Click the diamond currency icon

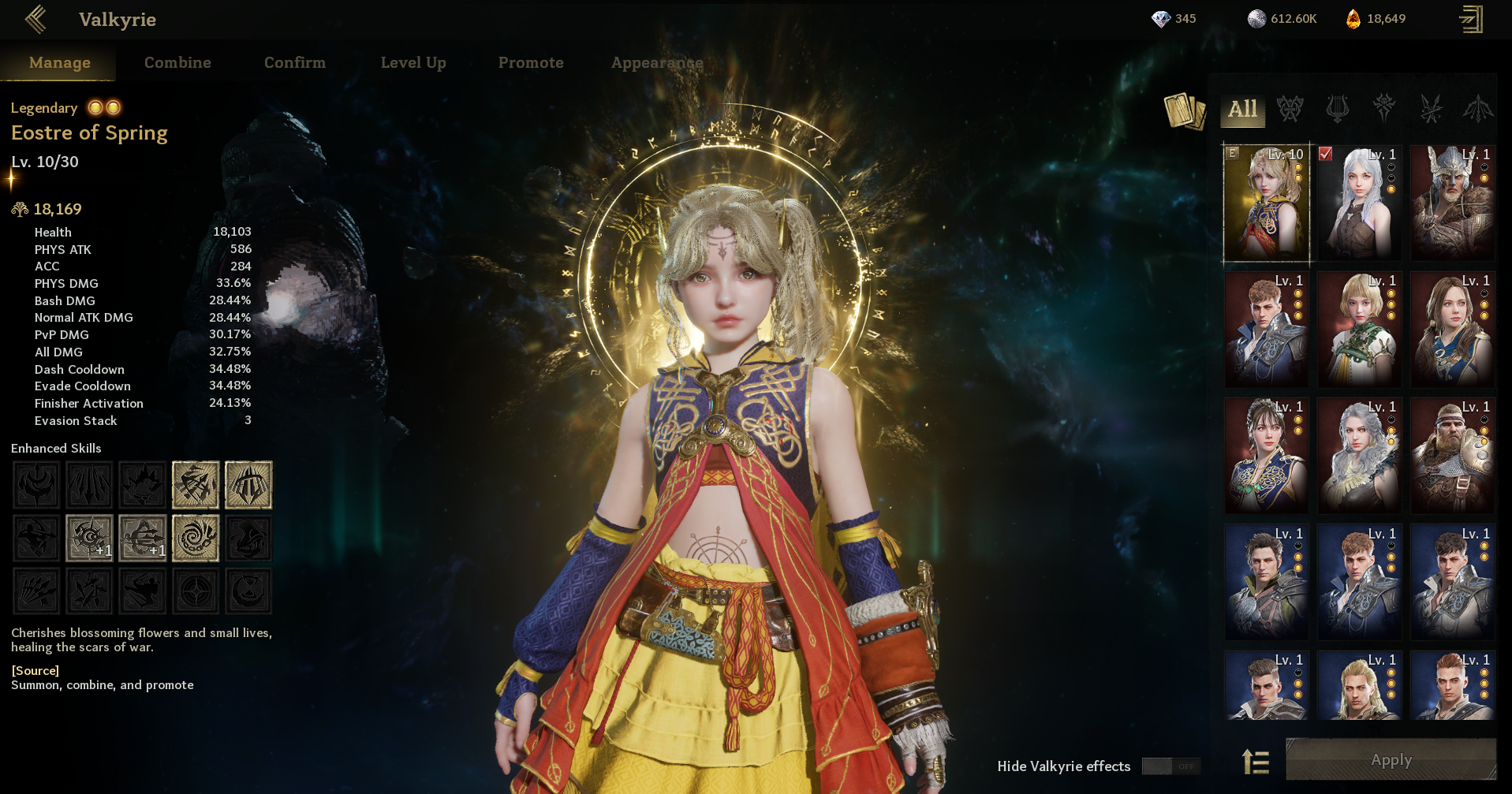[1160, 19]
